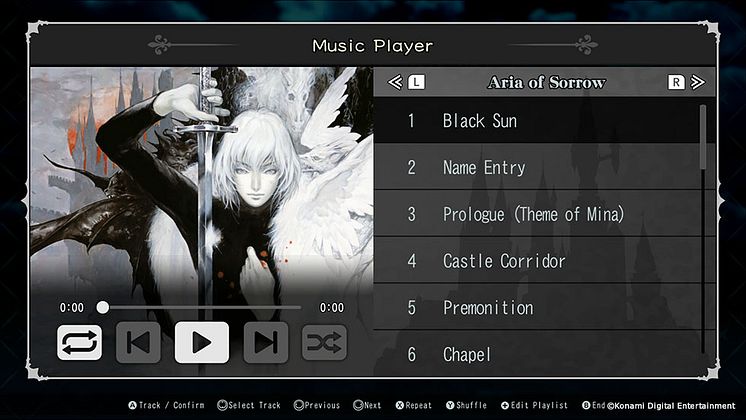
Task: Click the playback progress slider handle
Action: [x=103, y=308]
